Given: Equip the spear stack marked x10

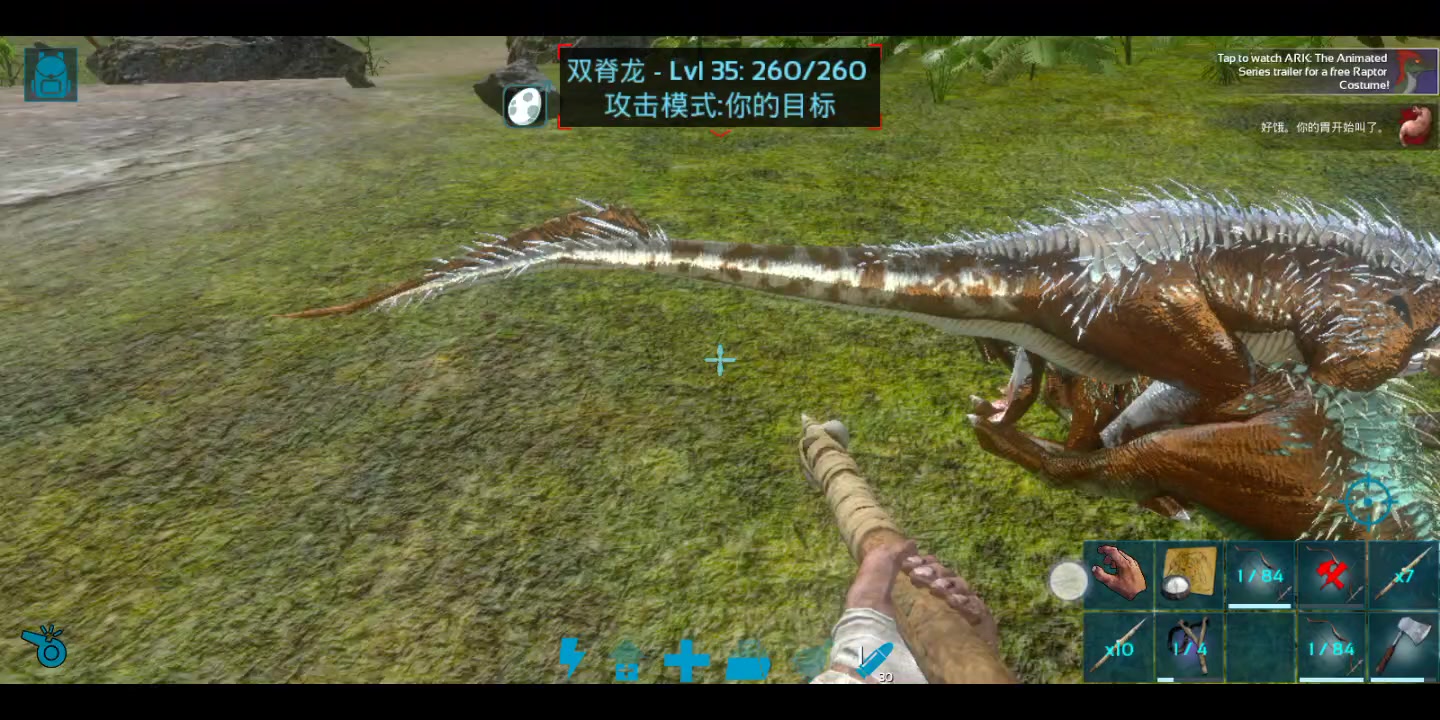Looking at the screenshot, I should tap(1119, 647).
